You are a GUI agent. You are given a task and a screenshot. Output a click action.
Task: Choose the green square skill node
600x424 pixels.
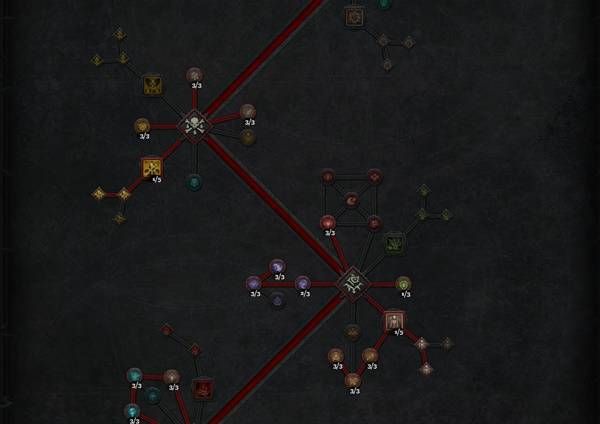tap(395, 242)
